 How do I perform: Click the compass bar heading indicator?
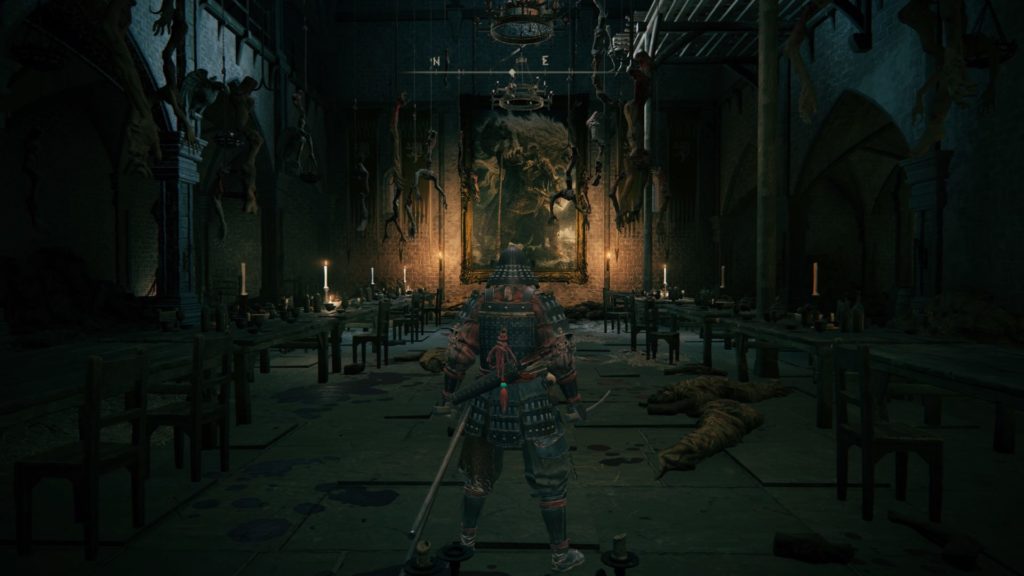pos(512,72)
